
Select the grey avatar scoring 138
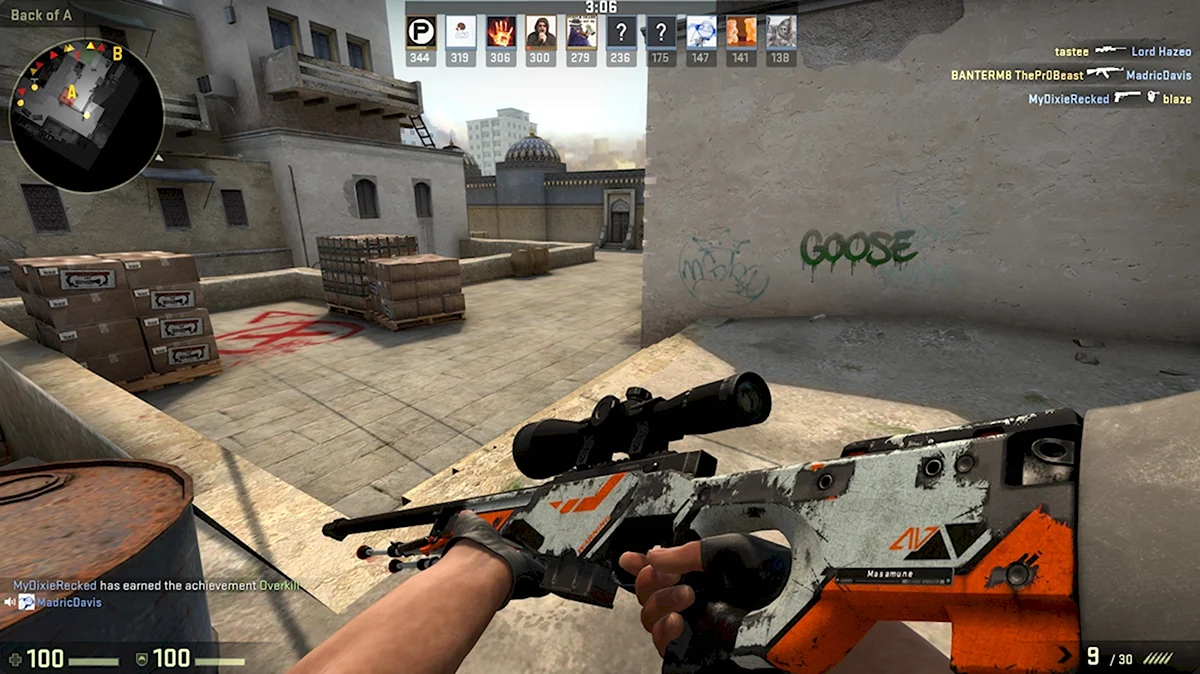[781, 32]
